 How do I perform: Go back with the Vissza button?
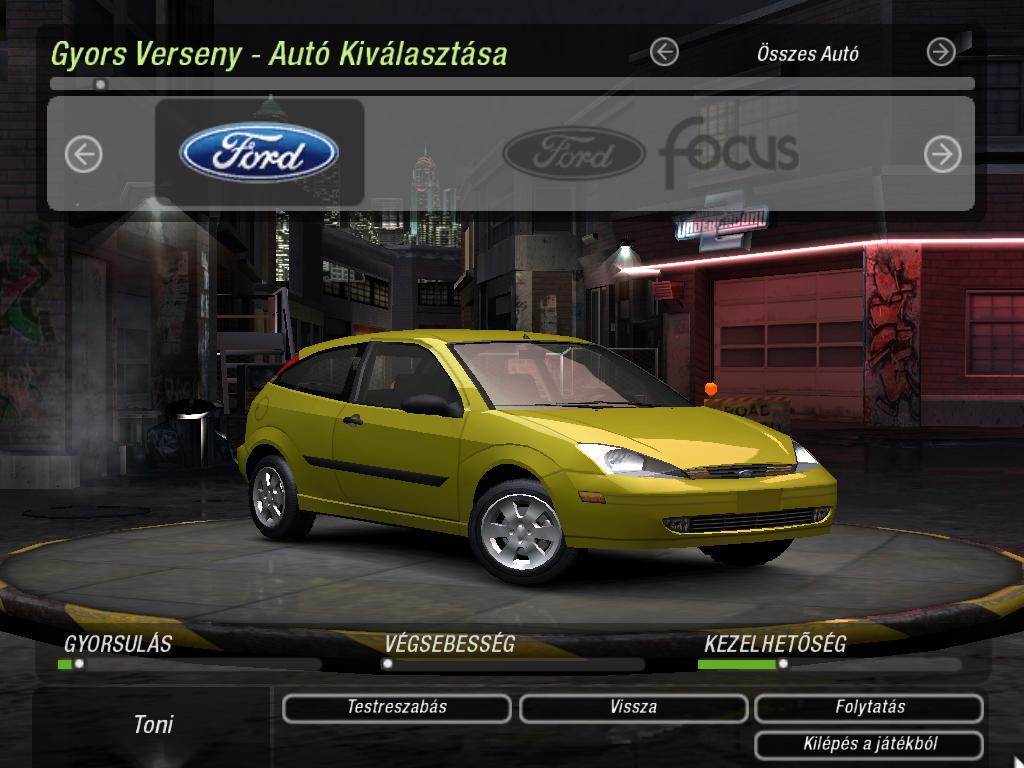point(633,708)
